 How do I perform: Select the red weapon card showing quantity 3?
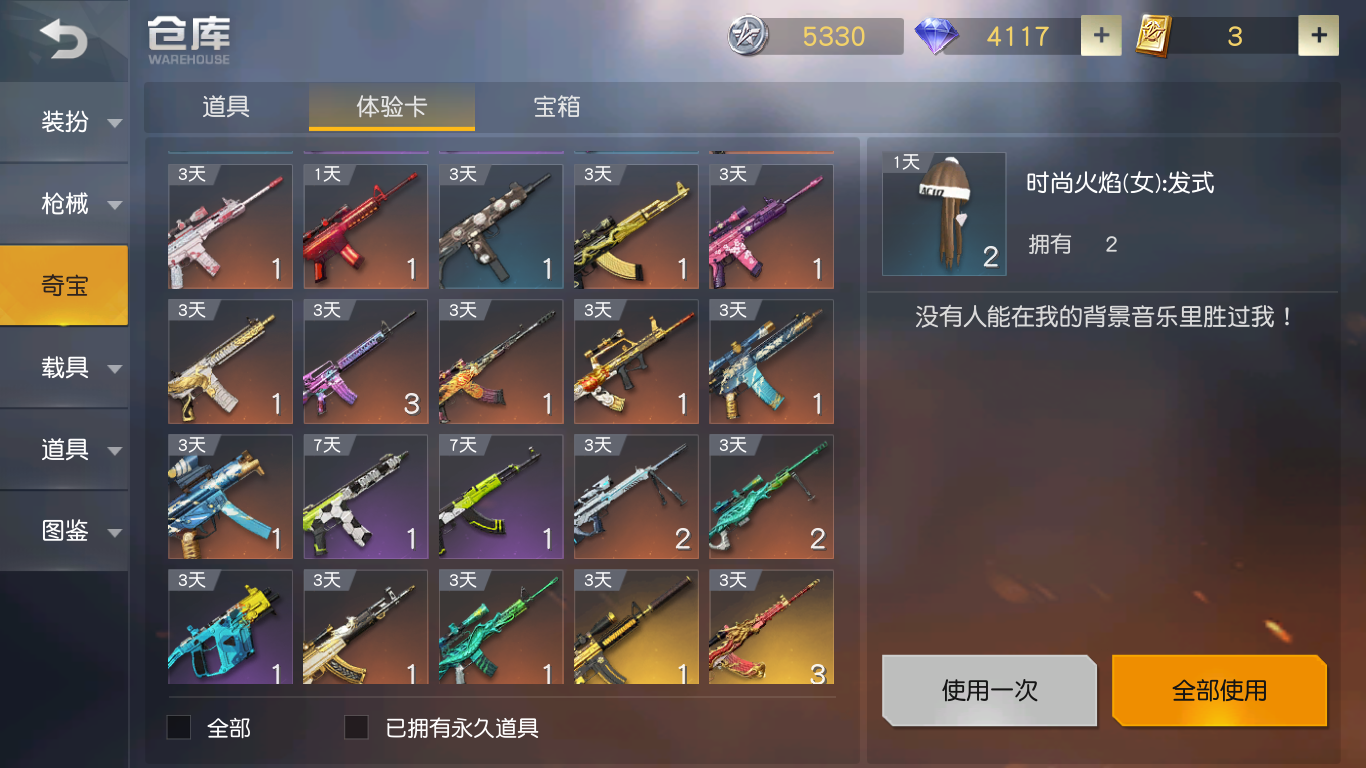pos(771,627)
